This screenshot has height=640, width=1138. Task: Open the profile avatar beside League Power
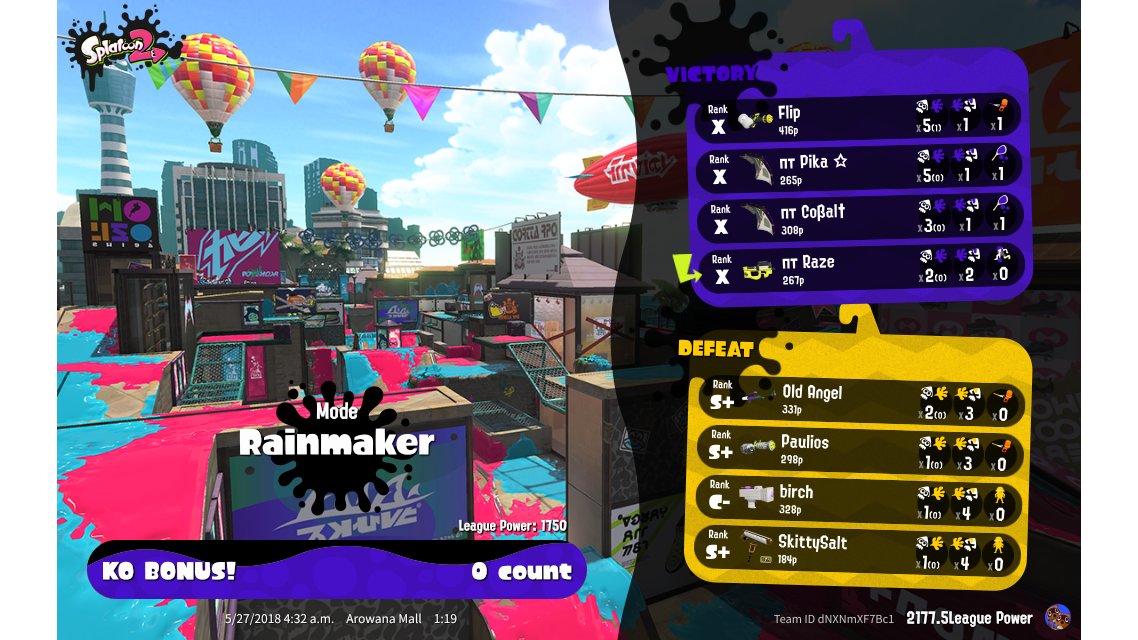(x=1057, y=618)
